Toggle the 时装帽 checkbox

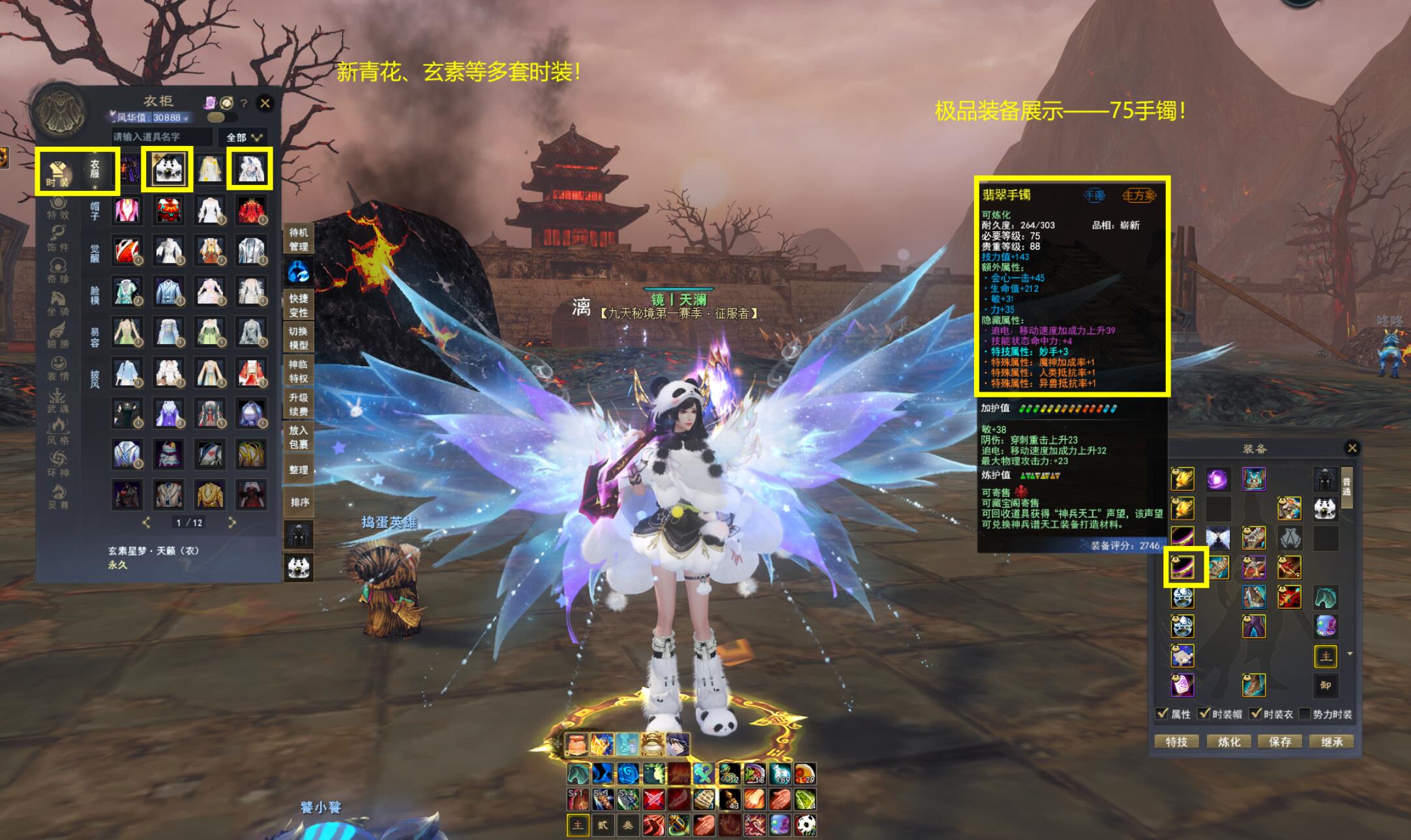pyautogui.click(x=1204, y=714)
